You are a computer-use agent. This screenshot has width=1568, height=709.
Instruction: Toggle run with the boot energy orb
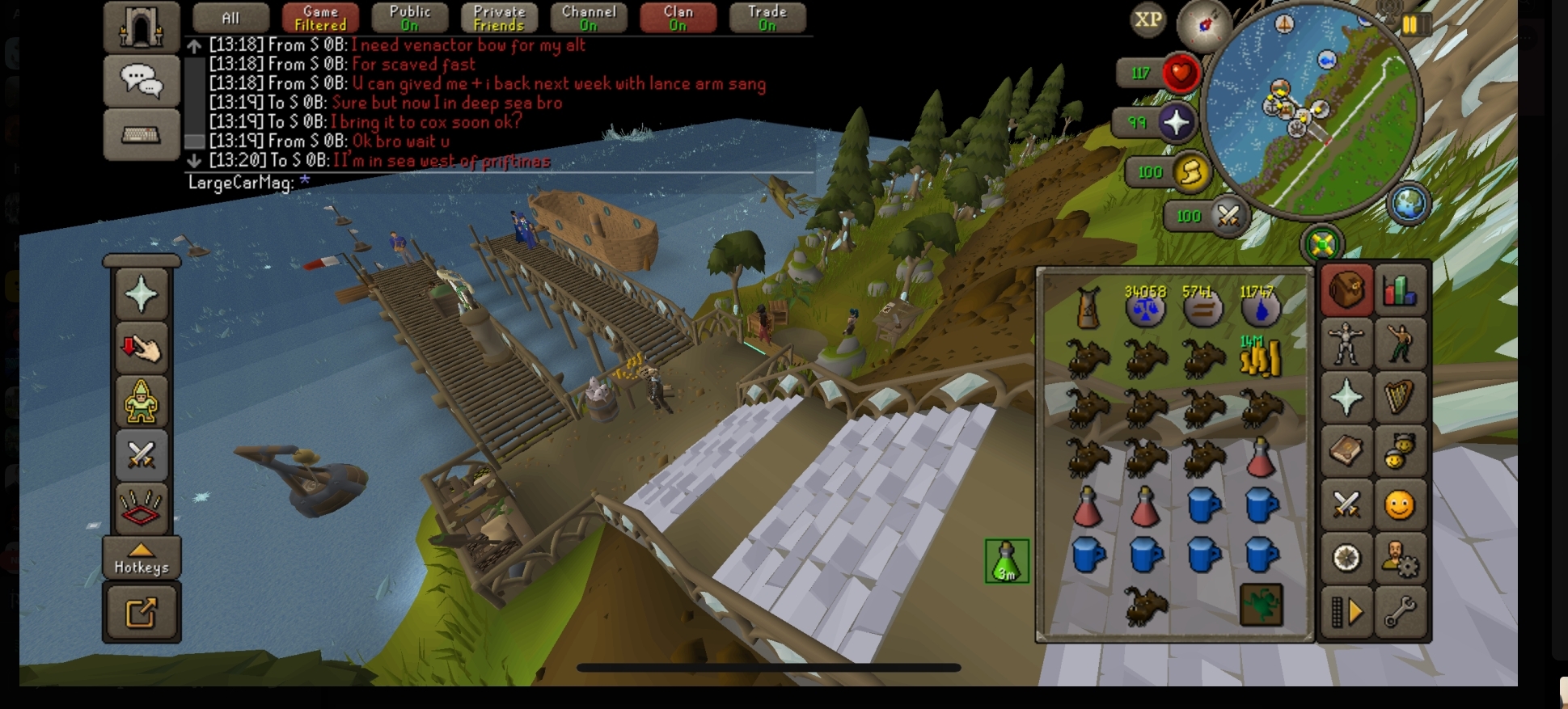[x=1190, y=171]
